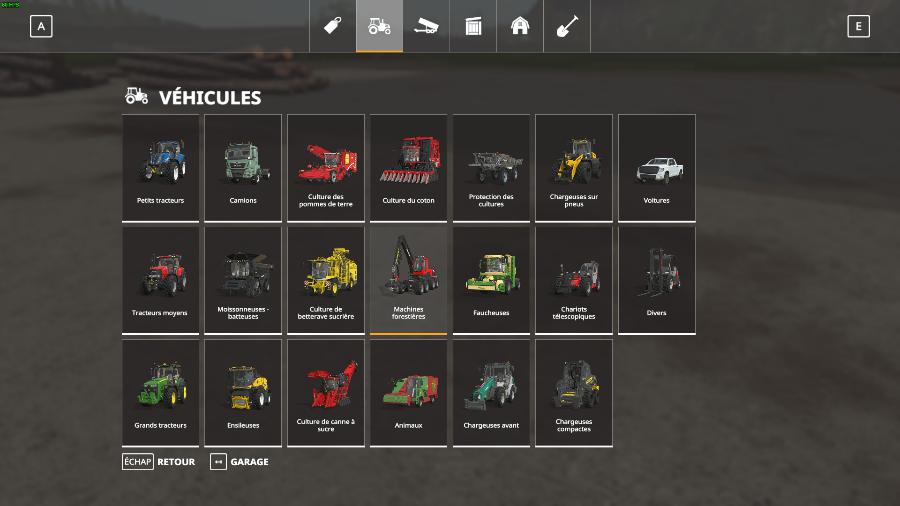
Task: Open the Divers category
Action: 656,280
